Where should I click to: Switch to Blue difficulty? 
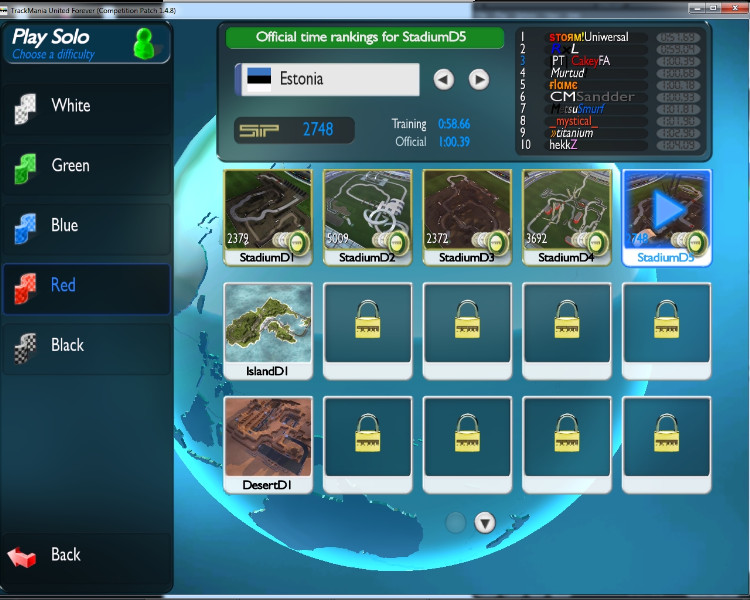click(x=85, y=226)
